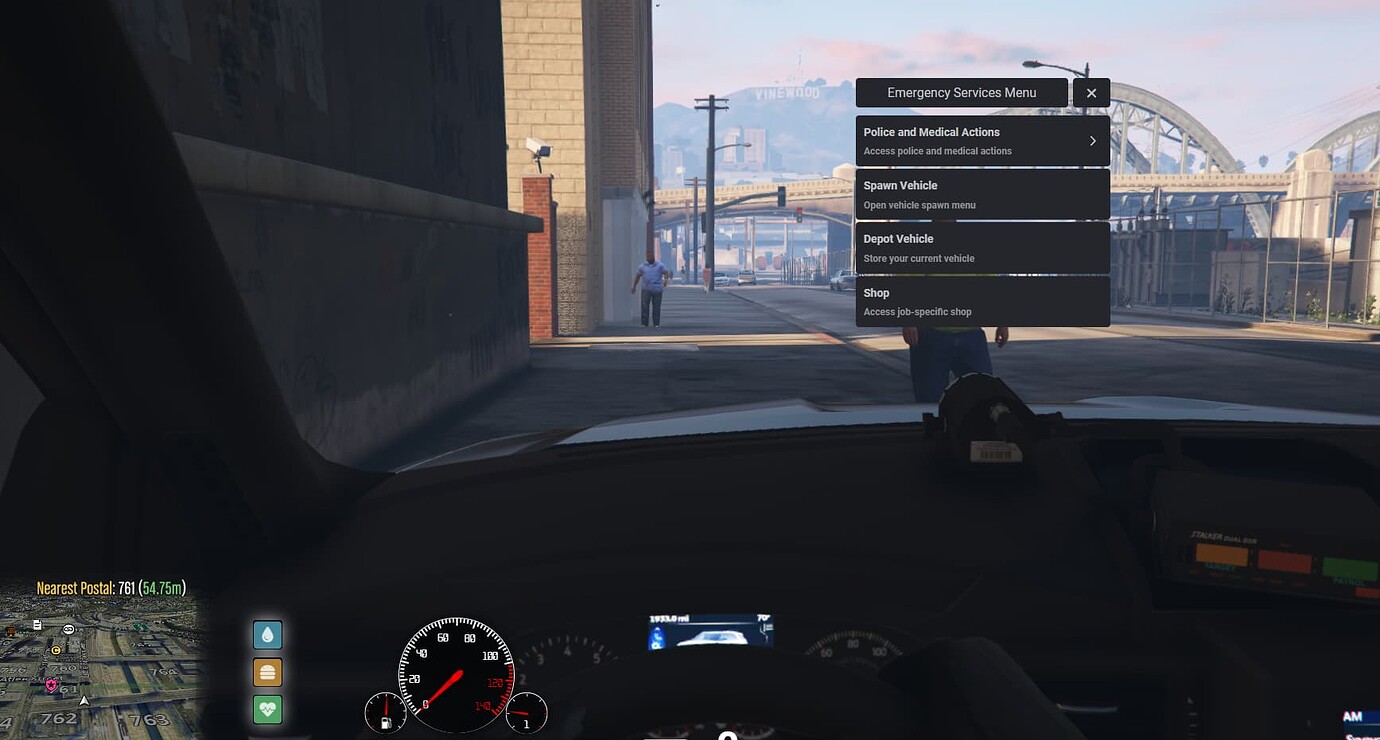Click the green PATROL display on the radar unit
Image resolution: width=1380 pixels, height=740 pixels.
click(x=1348, y=569)
